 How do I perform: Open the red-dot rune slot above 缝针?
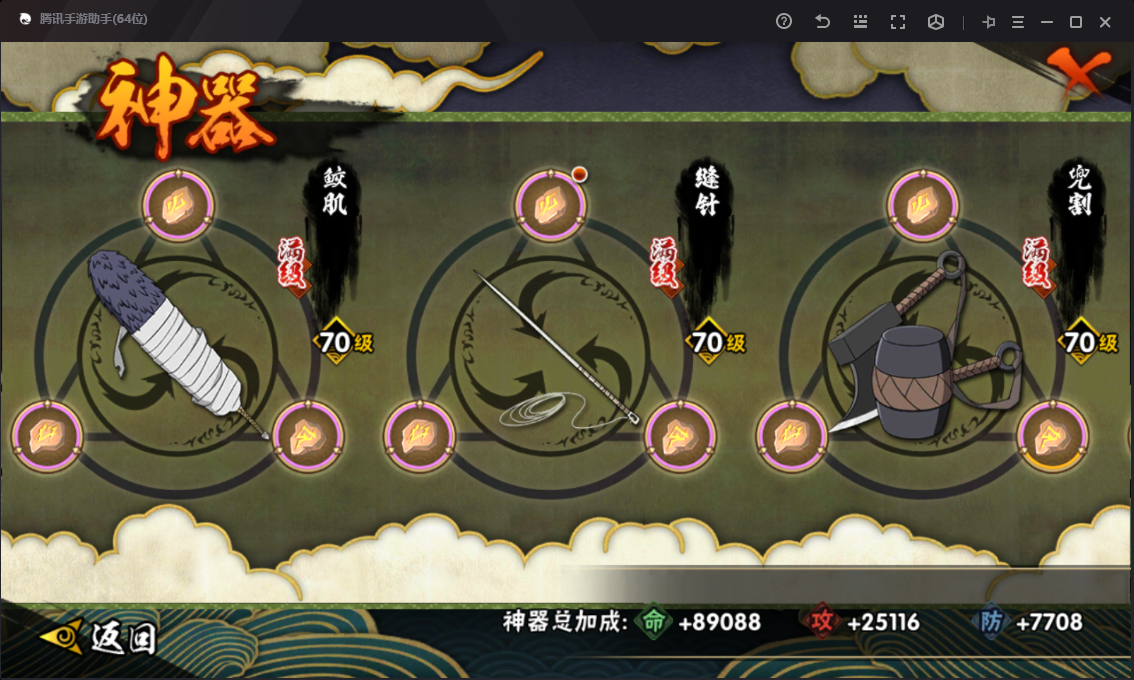coord(550,207)
